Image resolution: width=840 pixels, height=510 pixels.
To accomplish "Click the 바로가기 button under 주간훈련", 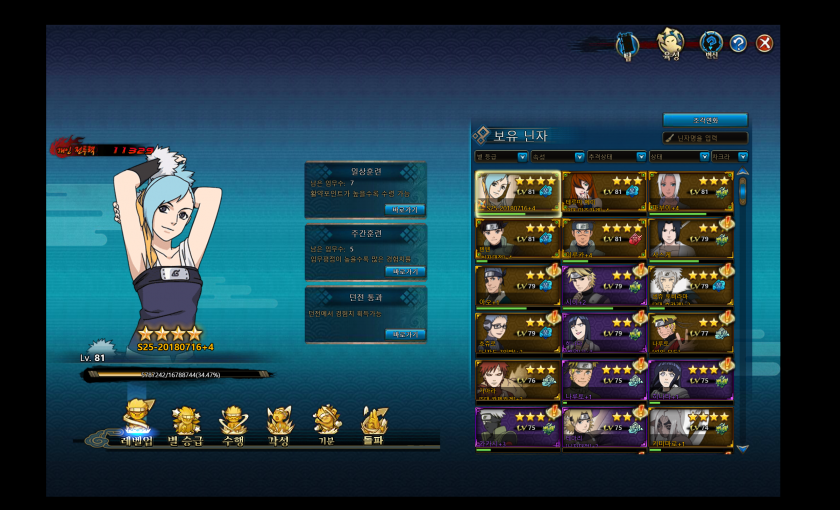I will 405,272.
